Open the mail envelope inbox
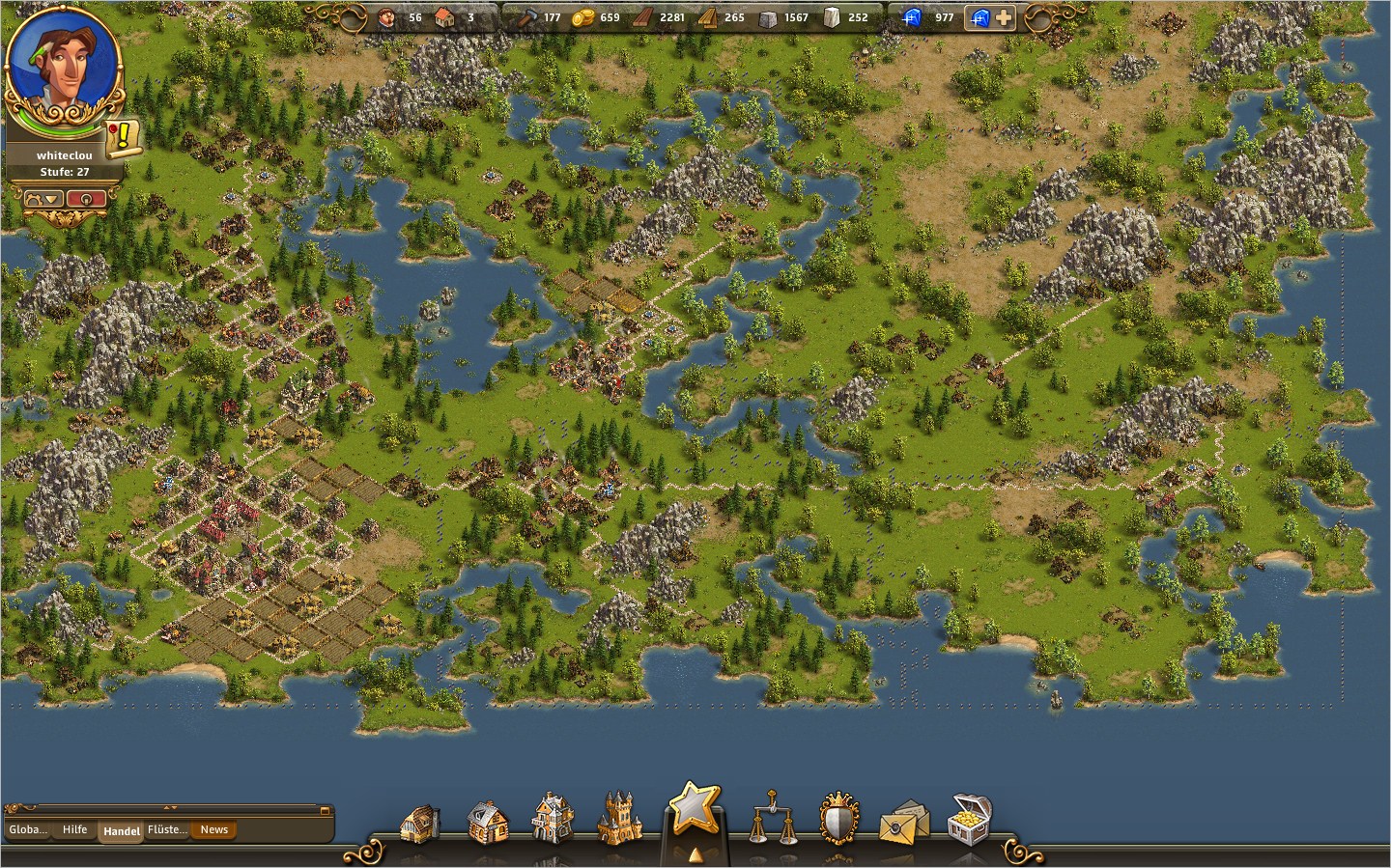This screenshot has width=1391, height=868. point(904,822)
